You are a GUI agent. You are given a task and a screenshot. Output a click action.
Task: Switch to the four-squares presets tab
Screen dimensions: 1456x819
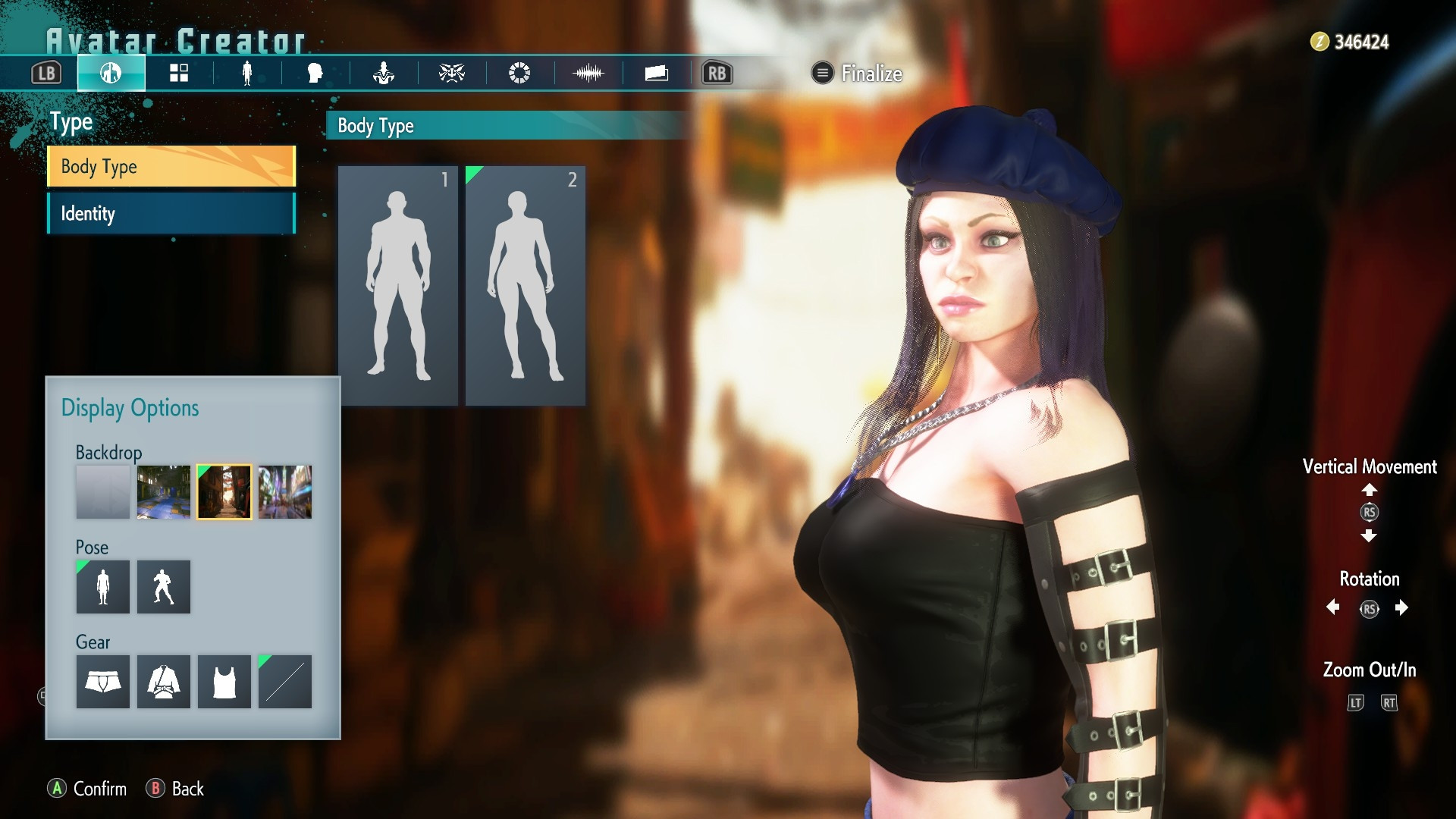pos(179,74)
